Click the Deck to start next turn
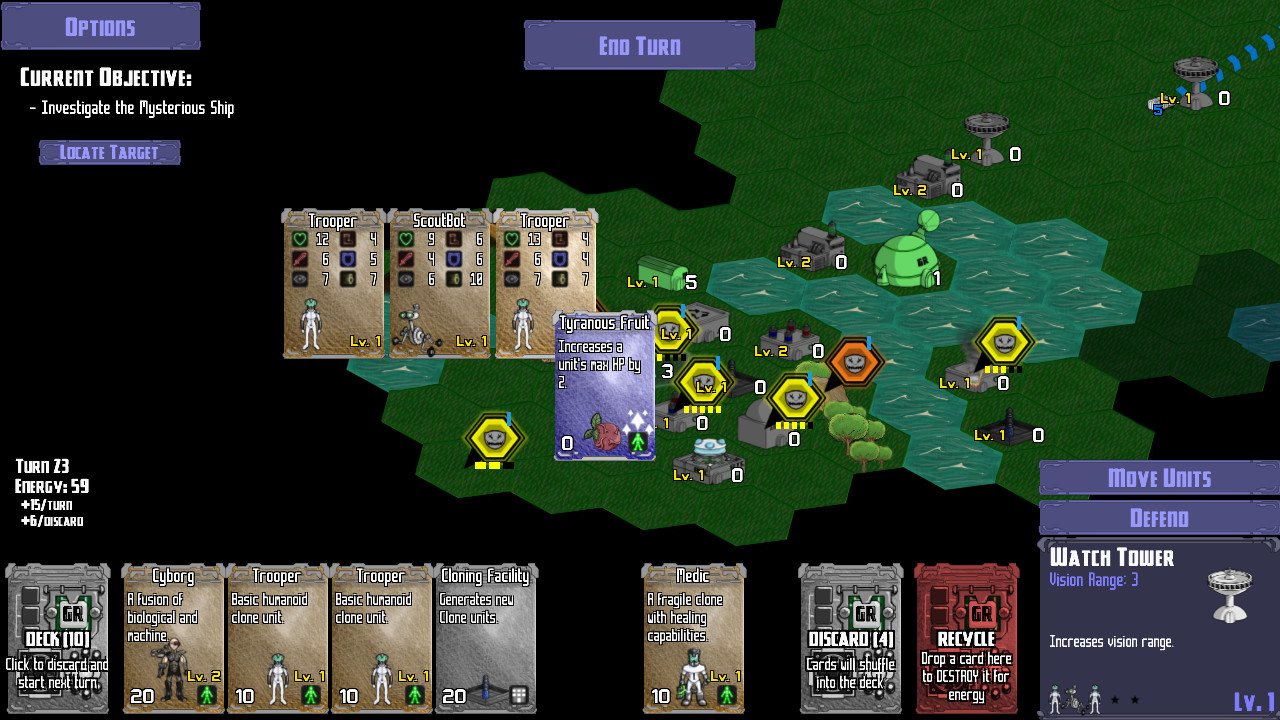1280x720 pixels. point(57,638)
